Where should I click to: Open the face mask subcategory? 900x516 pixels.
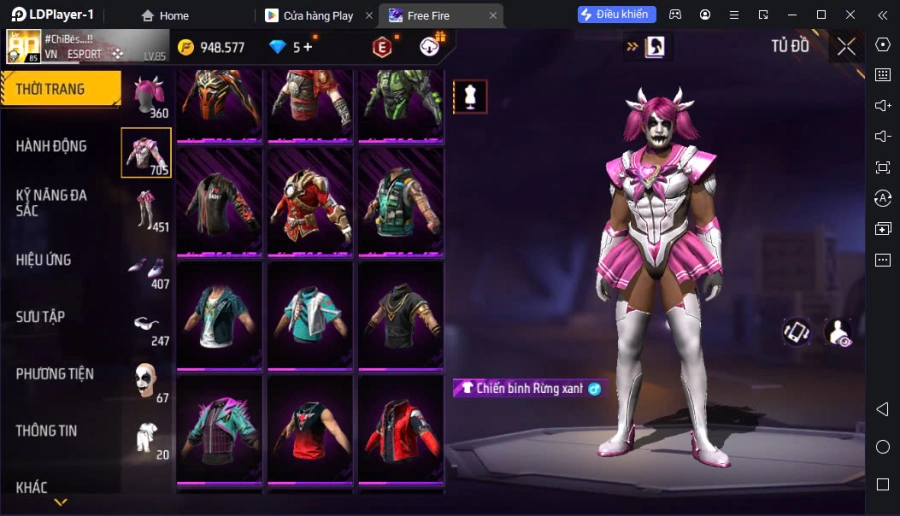coord(147,381)
